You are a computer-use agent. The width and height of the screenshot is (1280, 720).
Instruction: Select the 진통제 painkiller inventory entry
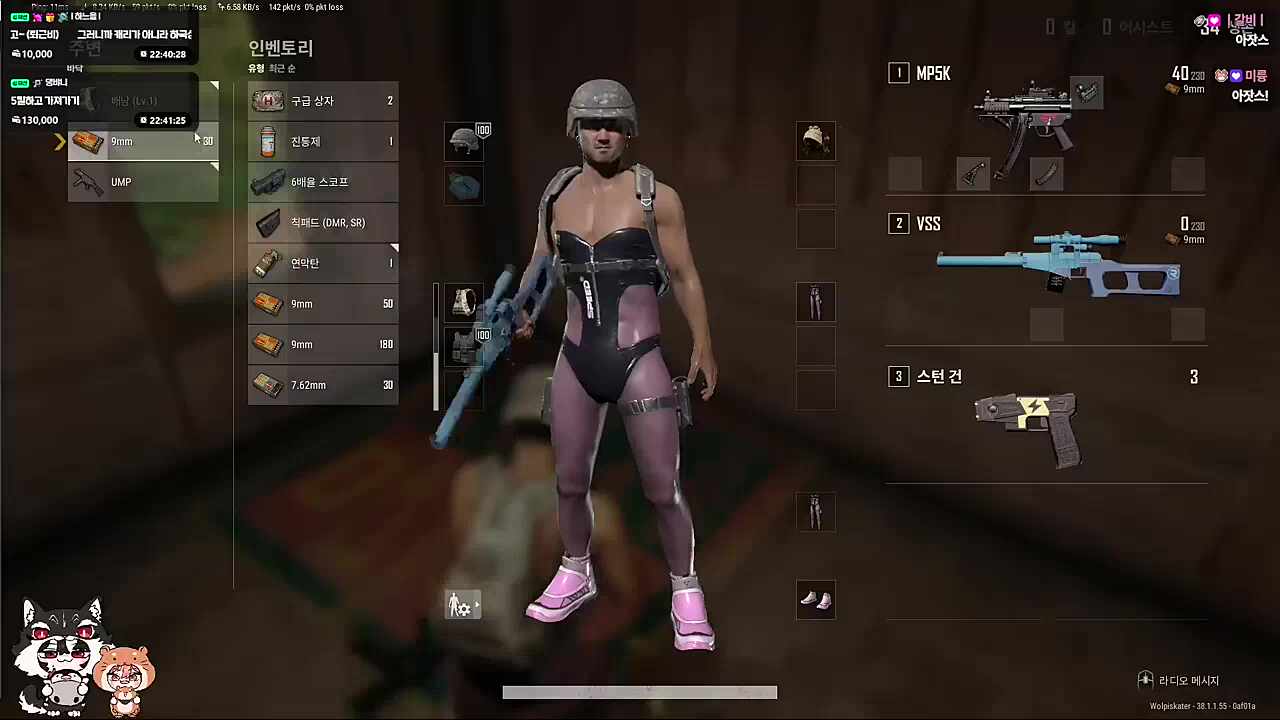pyautogui.click(x=304, y=141)
